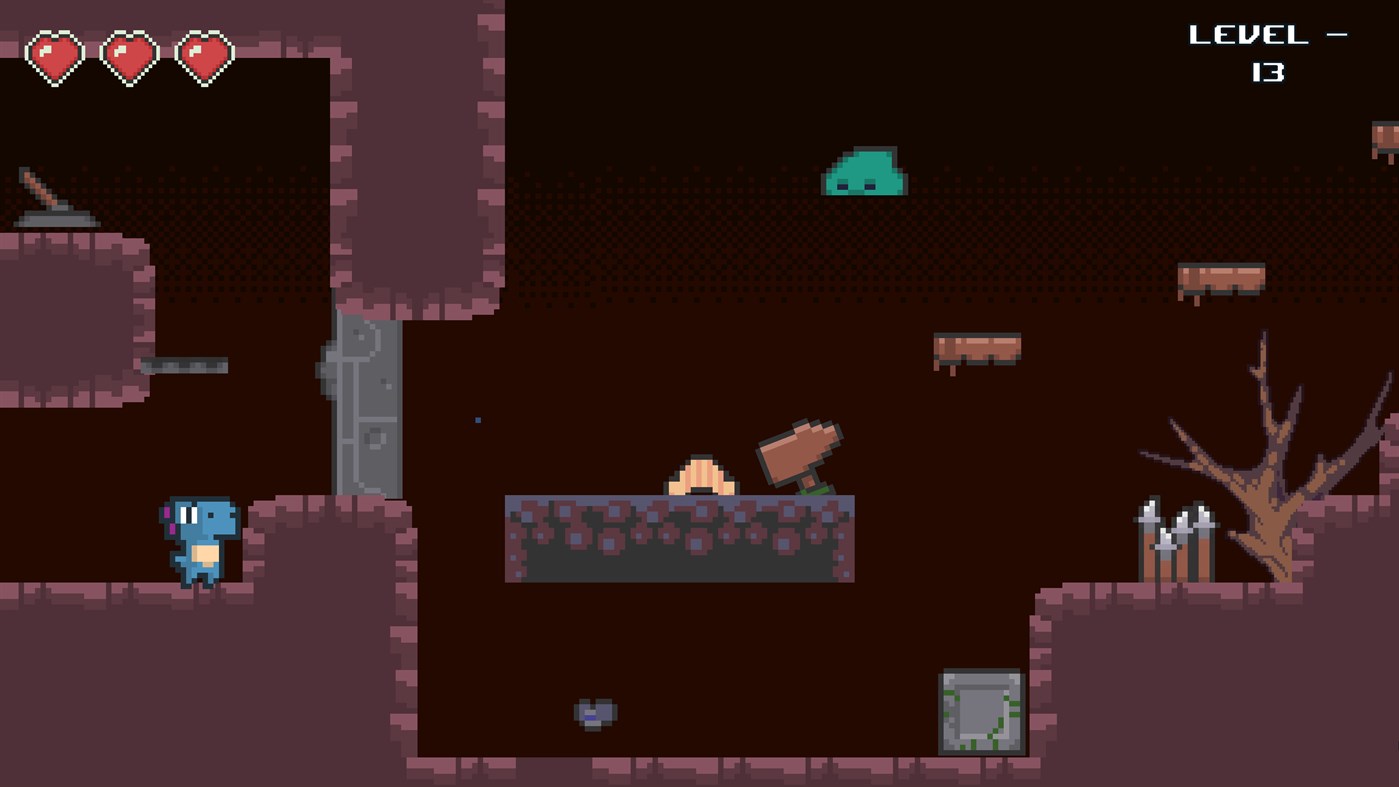Click the blue pixel collectible near the door

pyautogui.click(x=477, y=420)
